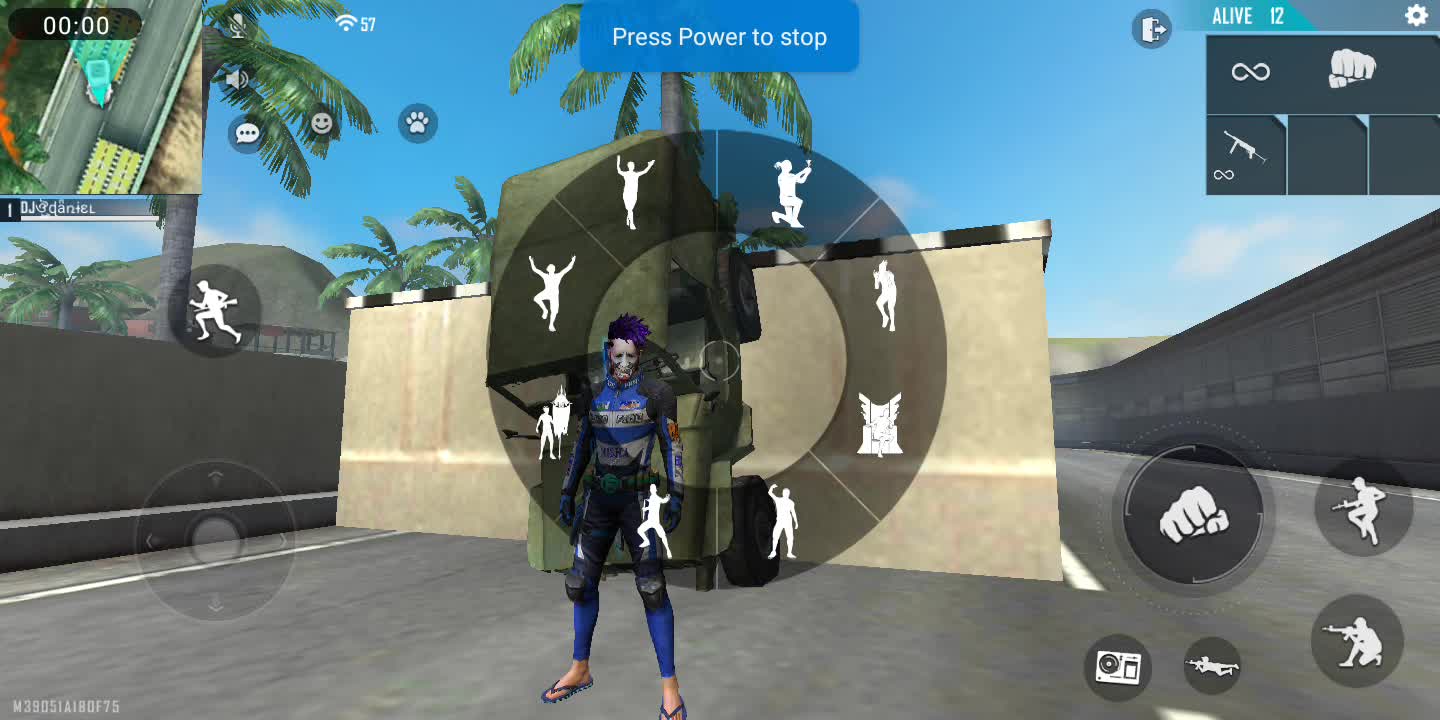Open the boombox radio button
This screenshot has width=1440, height=720.
click(x=1118, y=666)
